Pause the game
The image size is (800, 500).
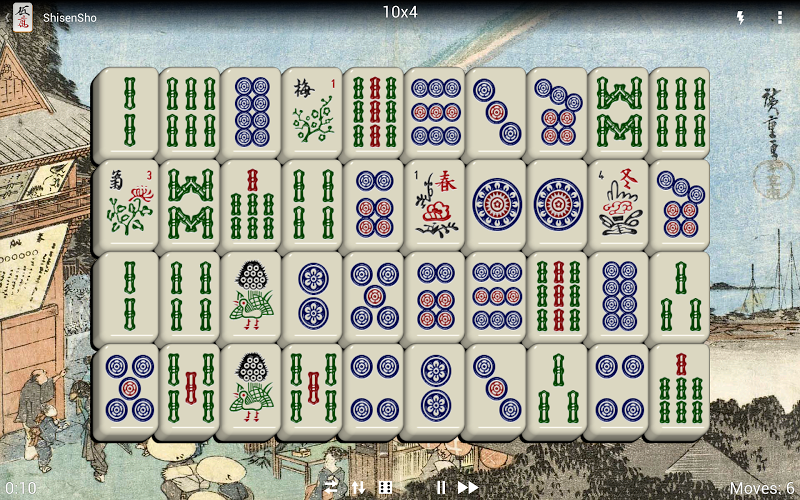(441, 488)
